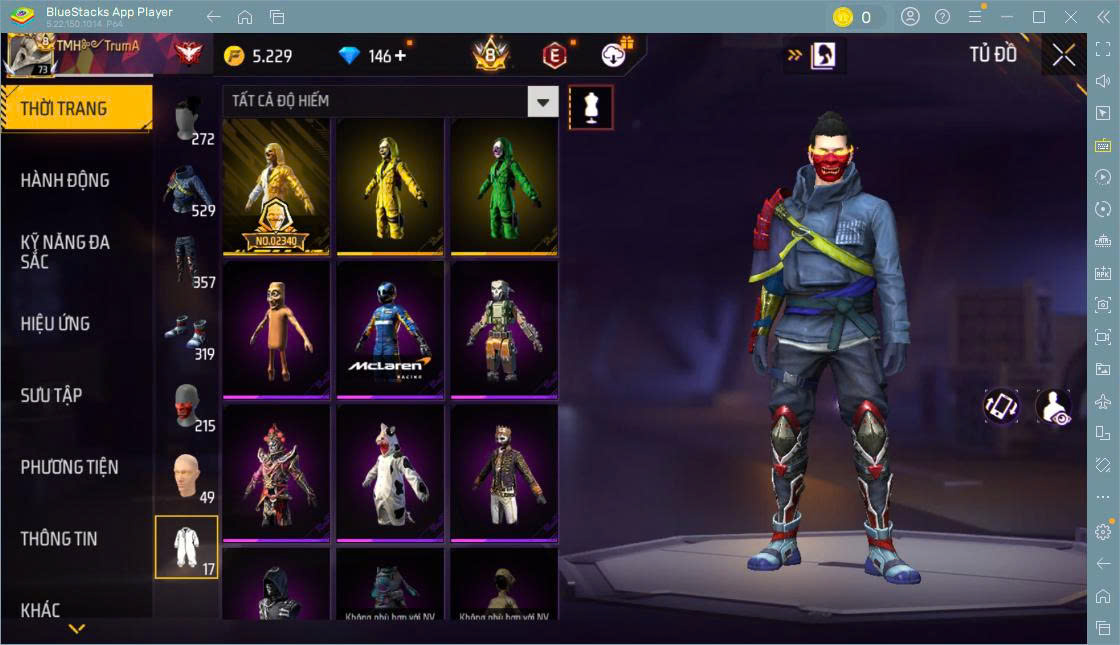Toggle the mannequin preview button

tap(590, 107)
